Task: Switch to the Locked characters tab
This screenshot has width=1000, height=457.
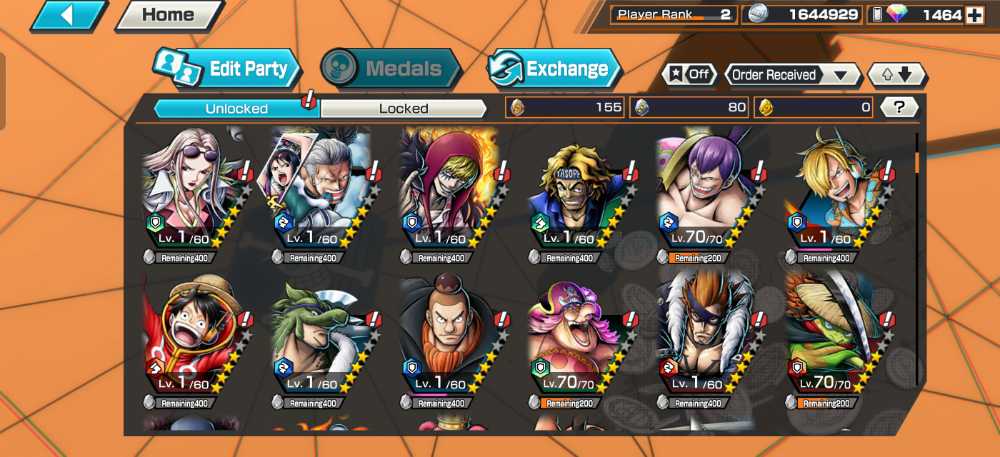Action: (x=404, y=108)
